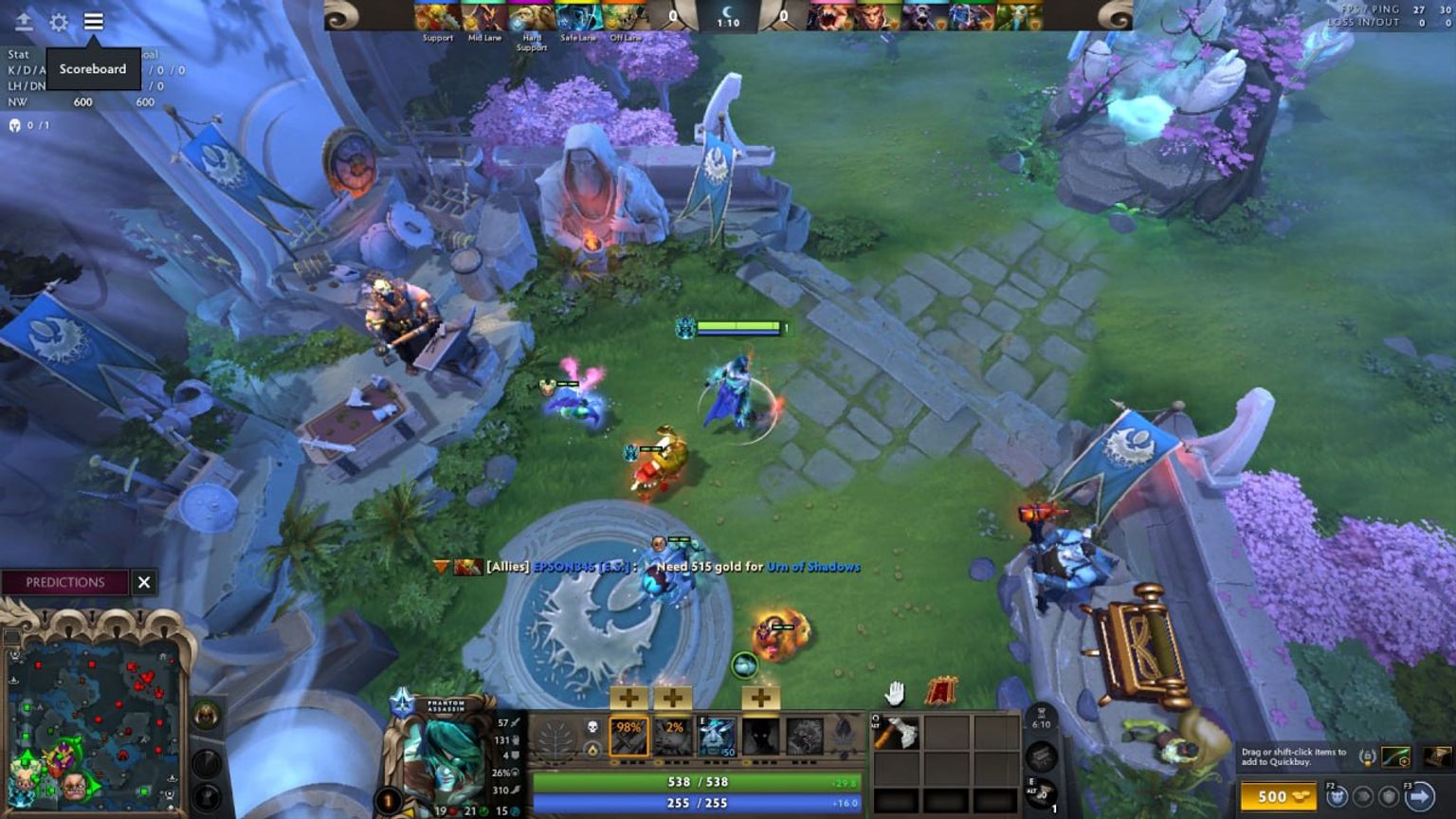Click the courier icon next to F2

click(1338, 796)
